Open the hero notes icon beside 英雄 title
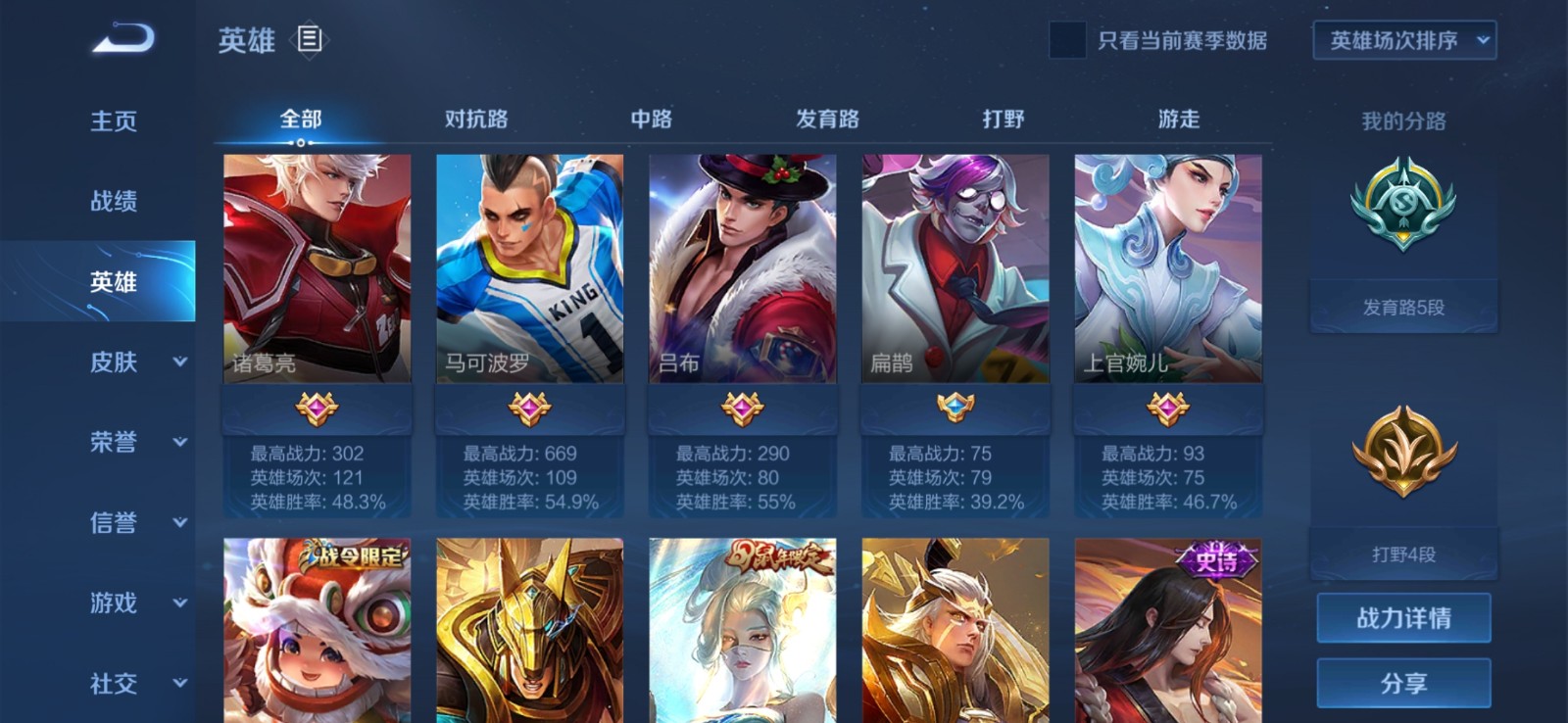 pos(309,41)
